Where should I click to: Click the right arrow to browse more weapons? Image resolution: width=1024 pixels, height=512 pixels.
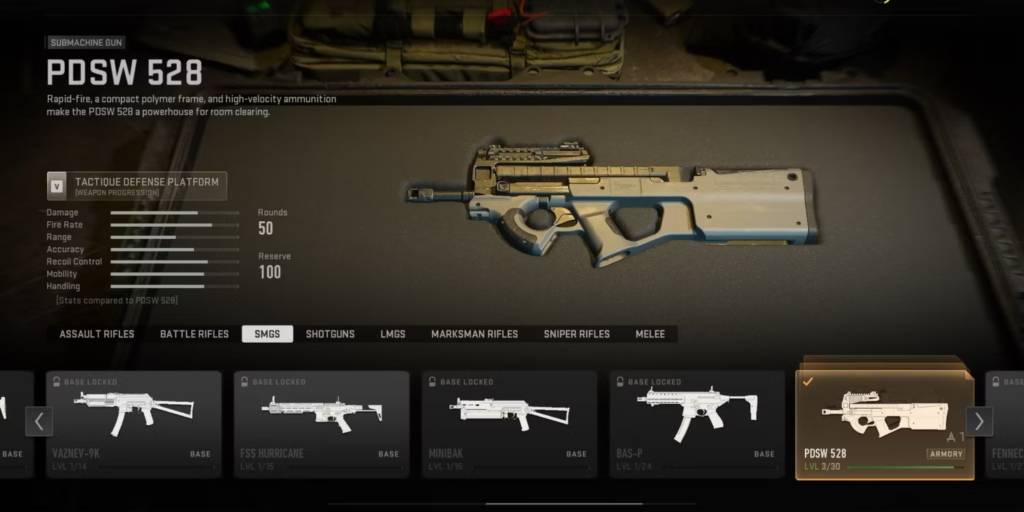pos(979,421)
